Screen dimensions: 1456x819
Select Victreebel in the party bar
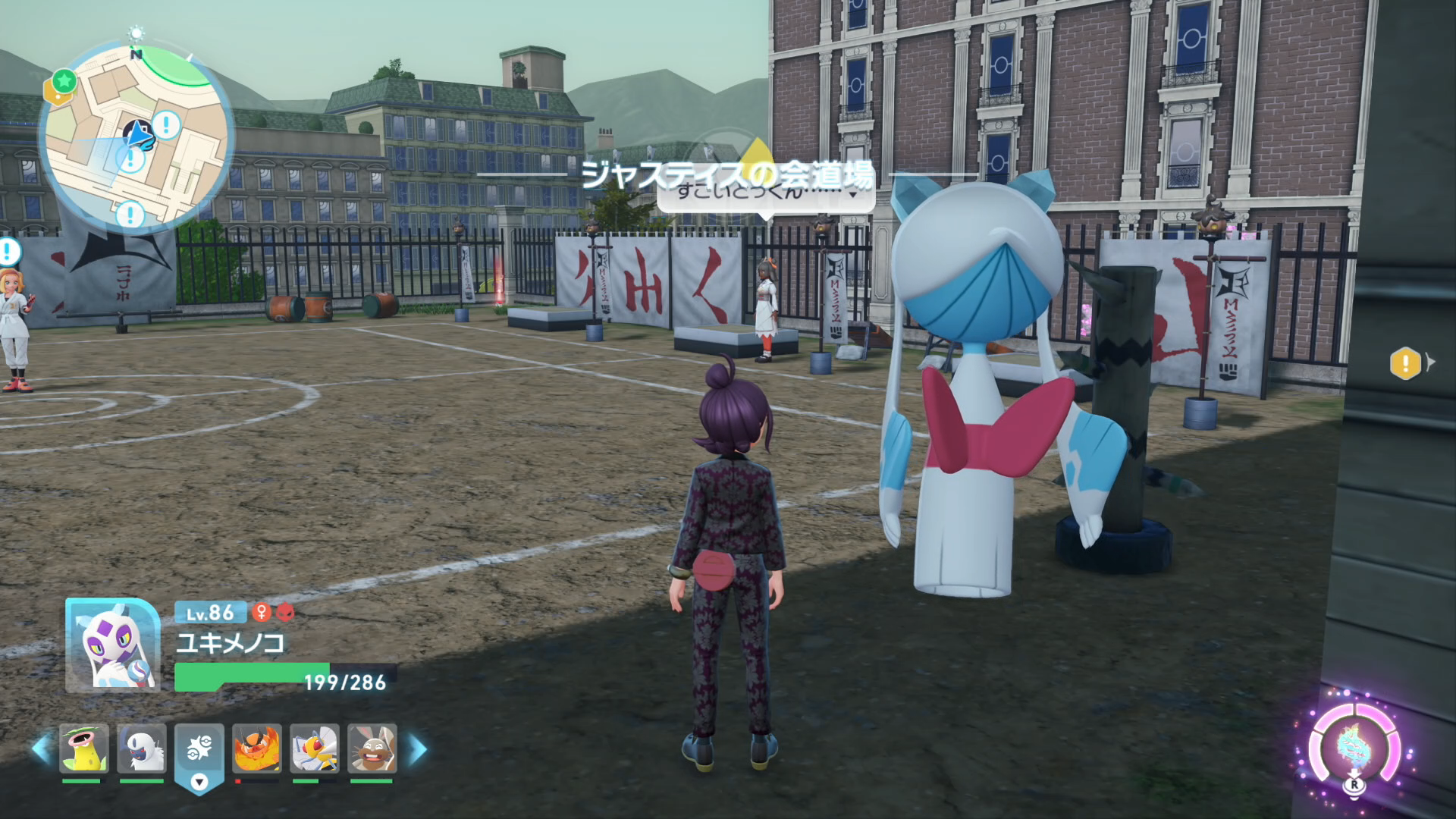(x=84, y=748)
